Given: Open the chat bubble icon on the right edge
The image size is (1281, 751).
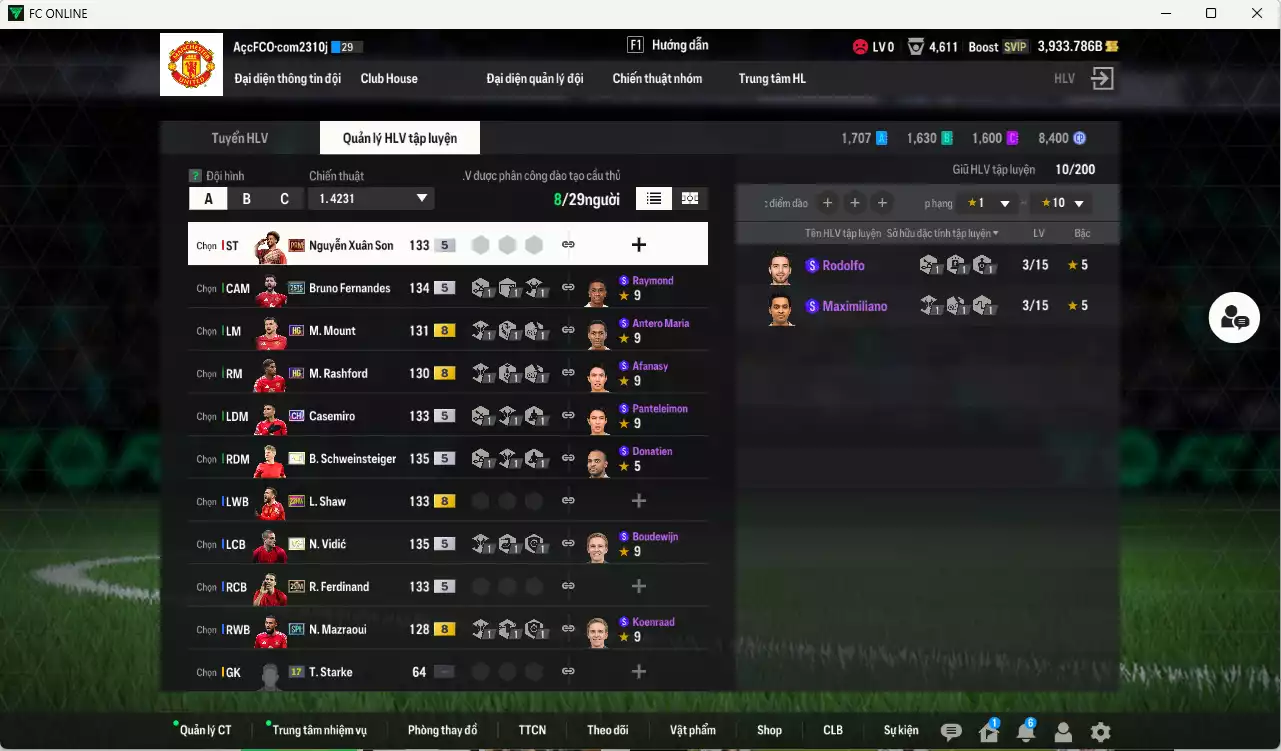Looking at the screenshot, I should 1234,316.
